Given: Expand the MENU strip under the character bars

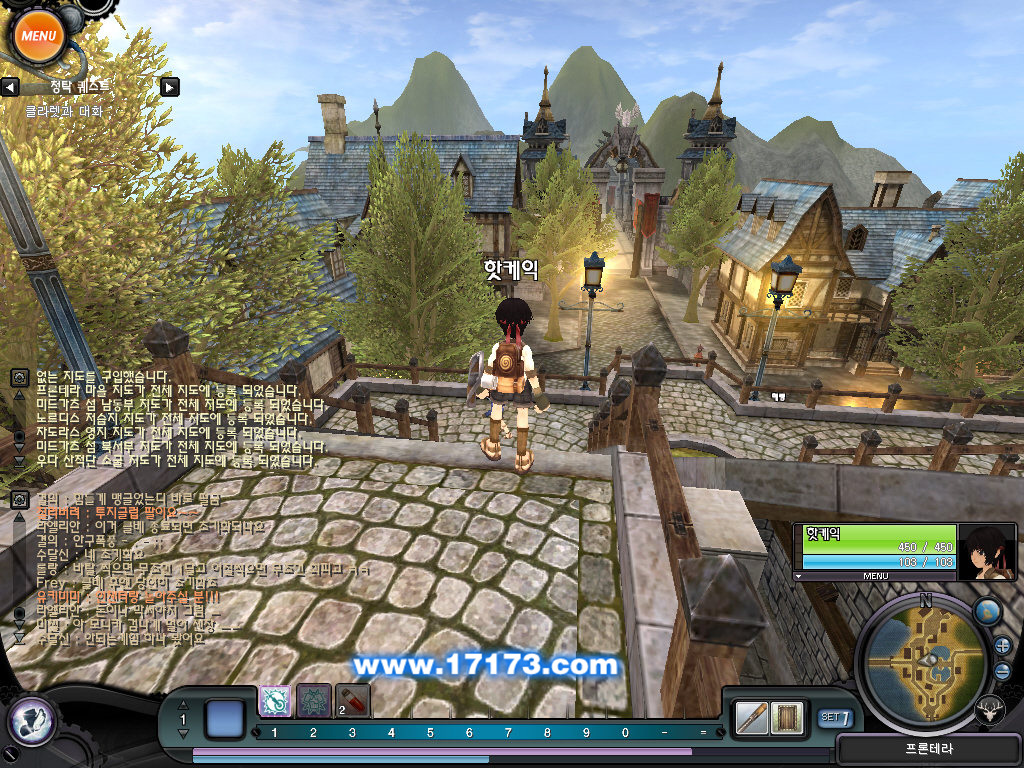Looking at the screenshot, I should click(875, 576).
